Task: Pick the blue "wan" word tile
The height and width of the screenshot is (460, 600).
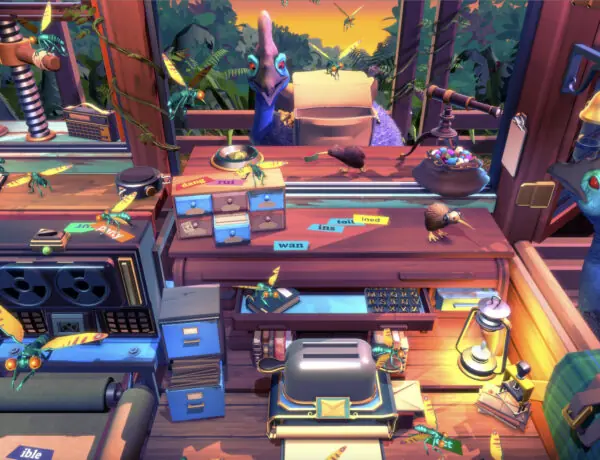Action: pyautogui.click(x=290, y=245)
